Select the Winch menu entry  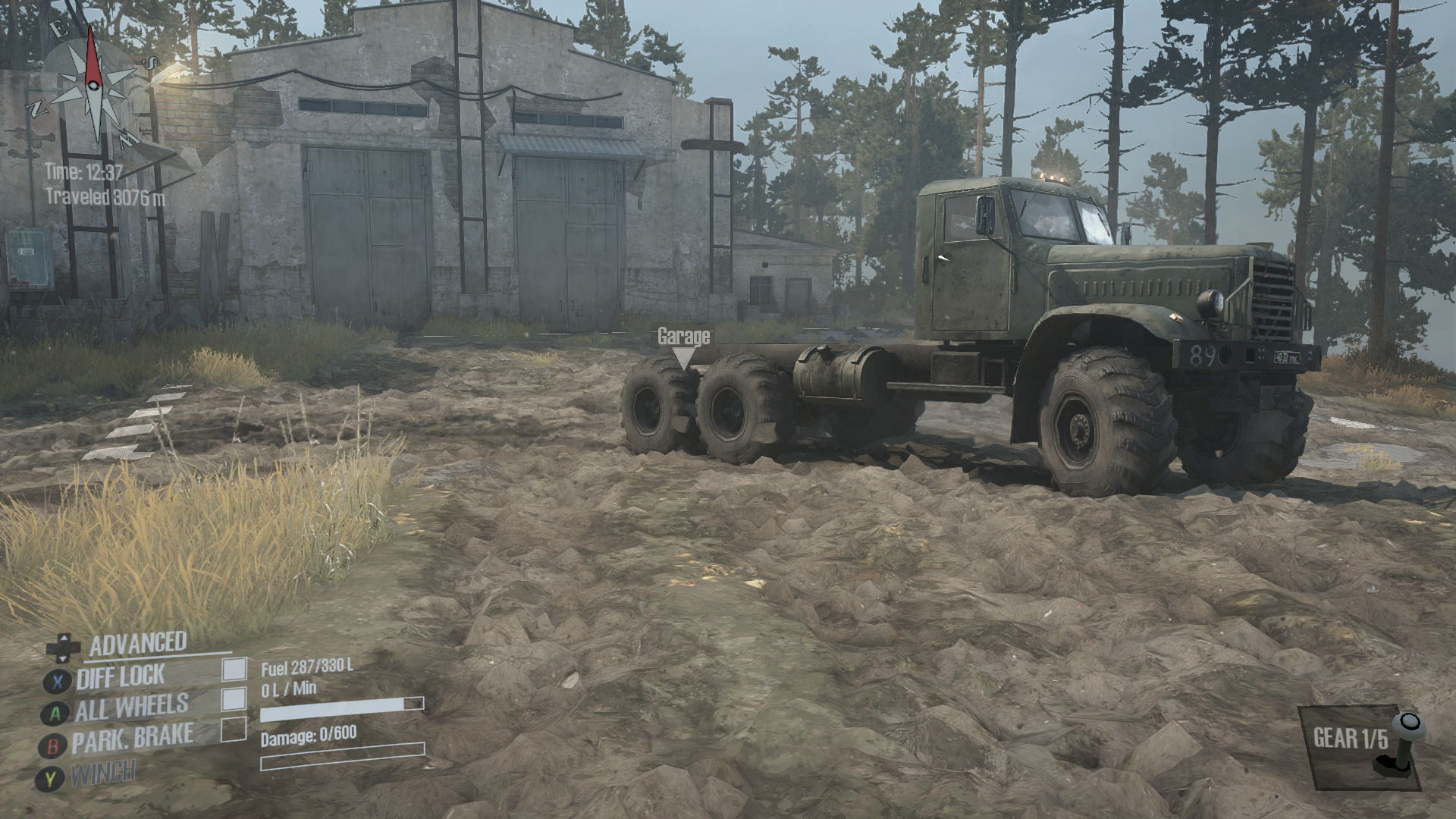(106, 772)
